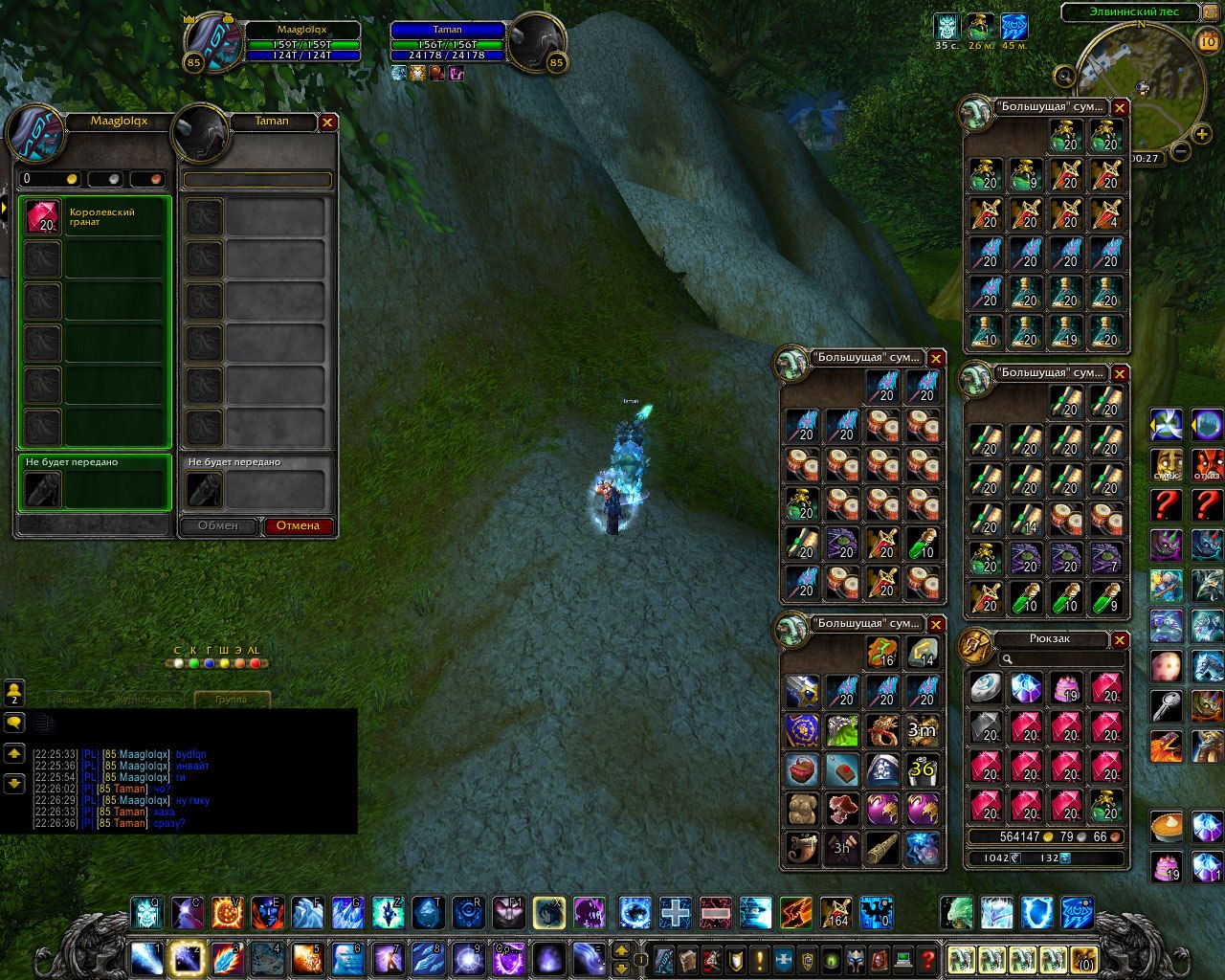Screen dimensions: 1225x980
Task: Activate the red minus sign action bar ability
Action: 715,912
